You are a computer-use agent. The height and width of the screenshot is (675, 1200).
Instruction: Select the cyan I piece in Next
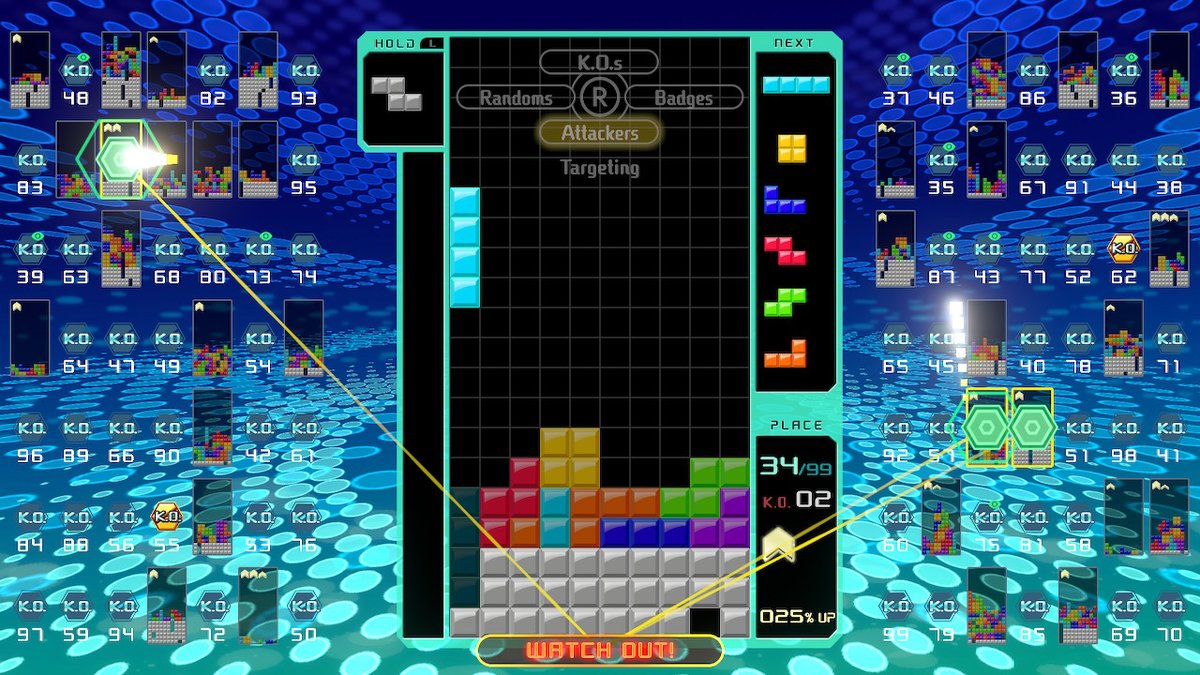point(795,84)
